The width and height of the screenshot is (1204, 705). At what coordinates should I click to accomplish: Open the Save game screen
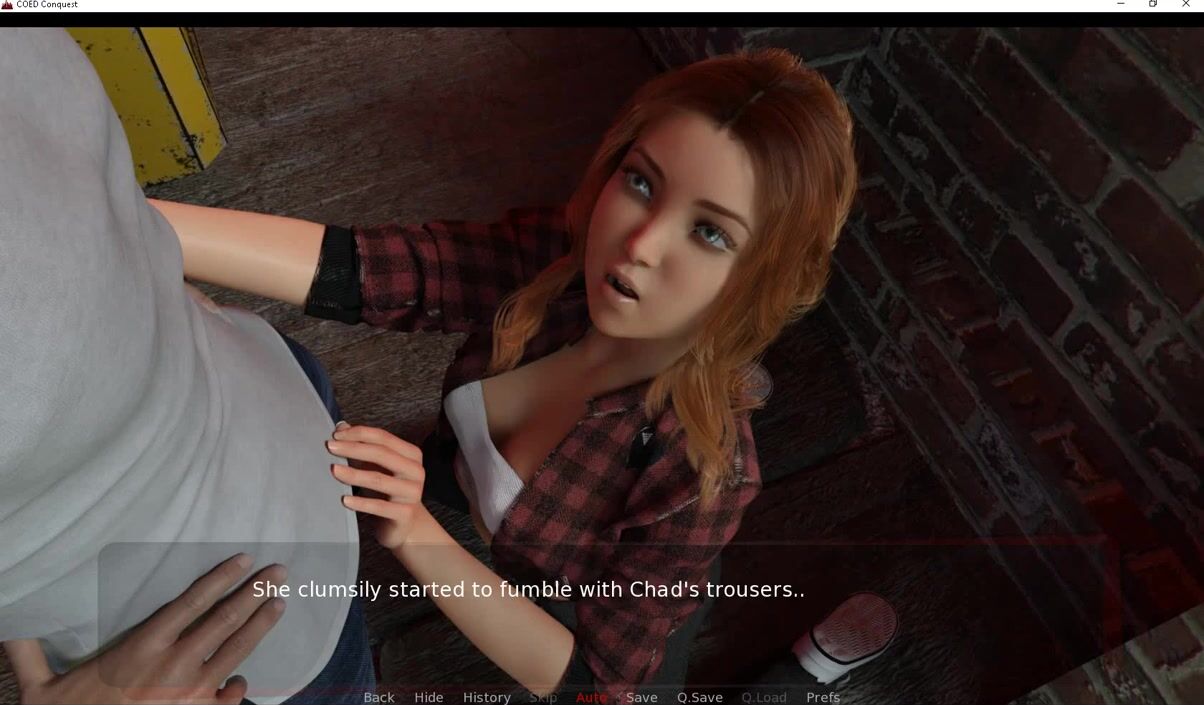pos(641,697)
